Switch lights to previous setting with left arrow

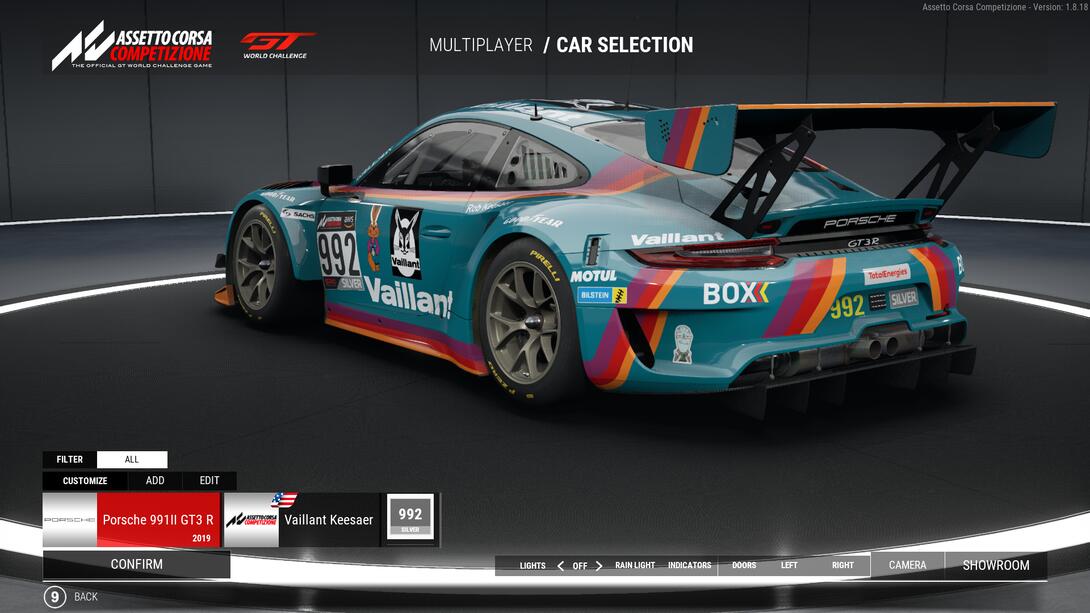[560, 566]
